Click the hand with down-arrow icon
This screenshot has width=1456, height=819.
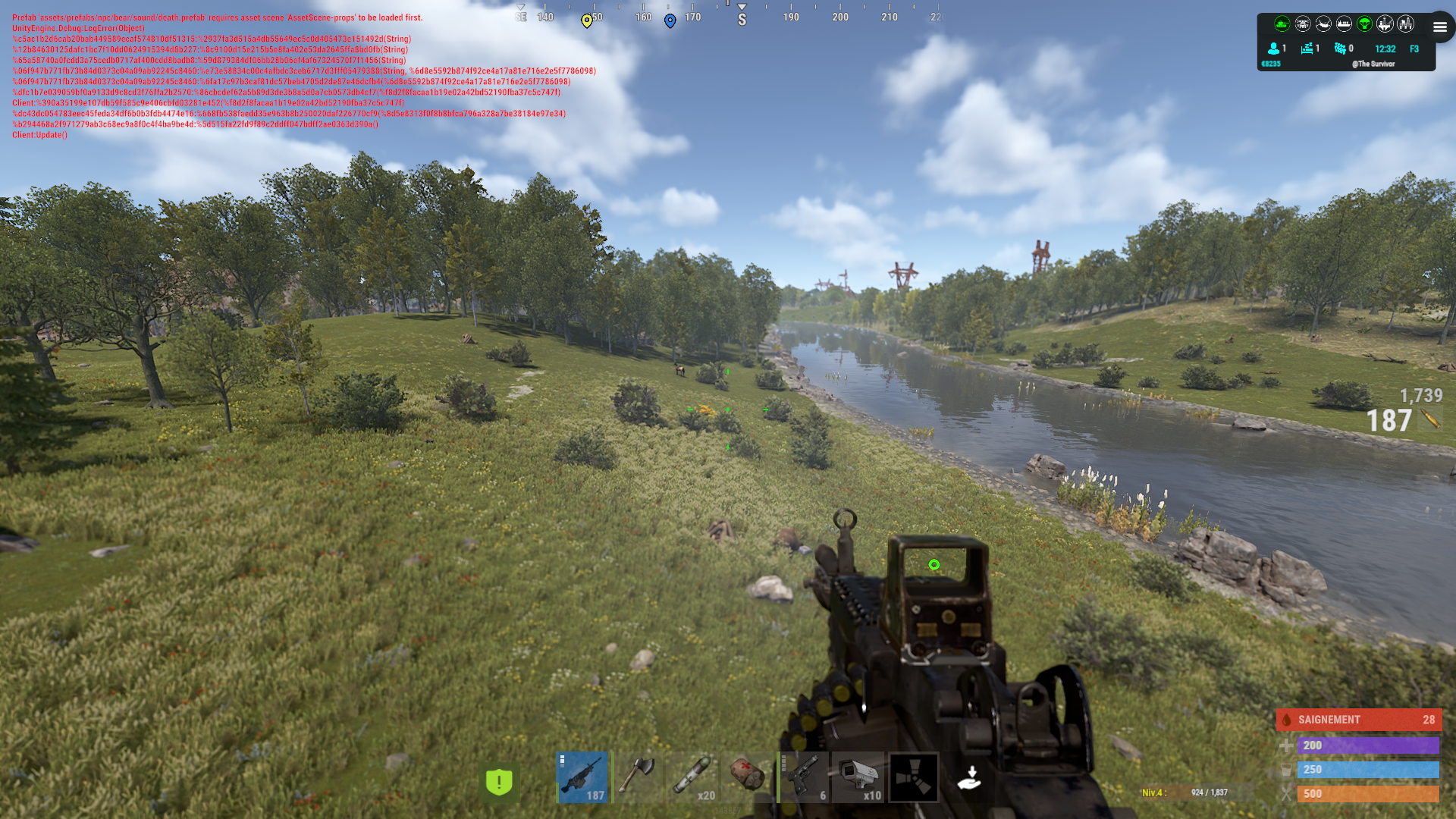tap(970, 778)
